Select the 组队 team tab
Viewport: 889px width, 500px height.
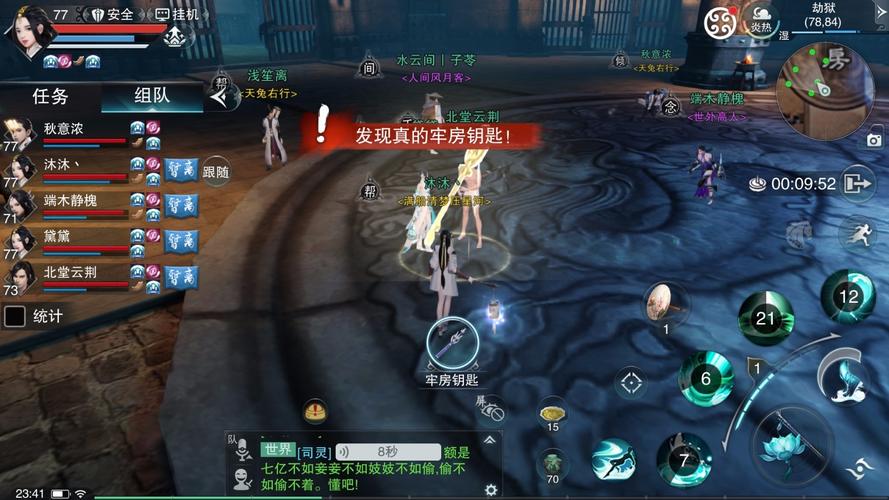(151, 97)
